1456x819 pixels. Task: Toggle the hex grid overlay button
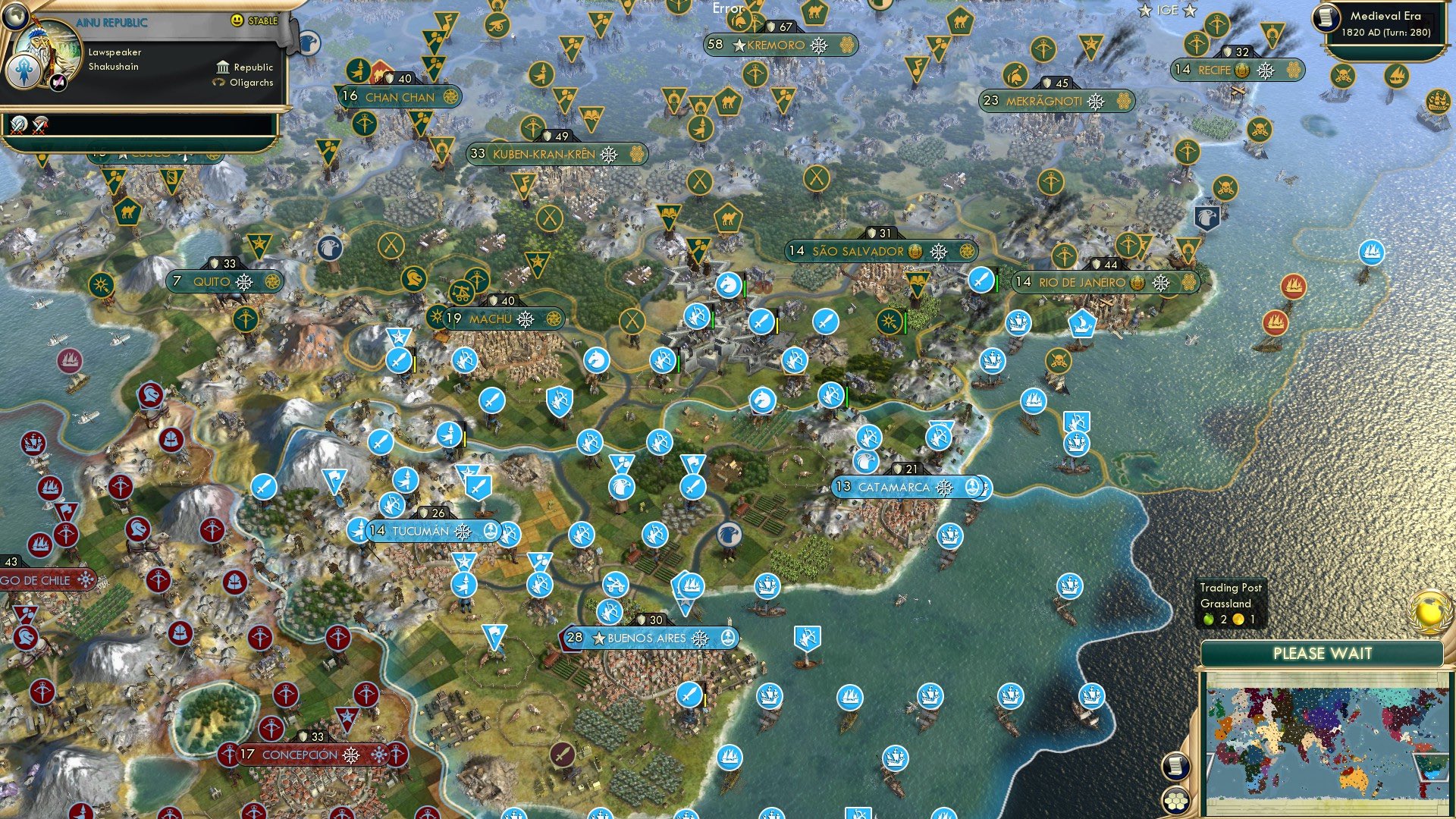[1175, 802]
